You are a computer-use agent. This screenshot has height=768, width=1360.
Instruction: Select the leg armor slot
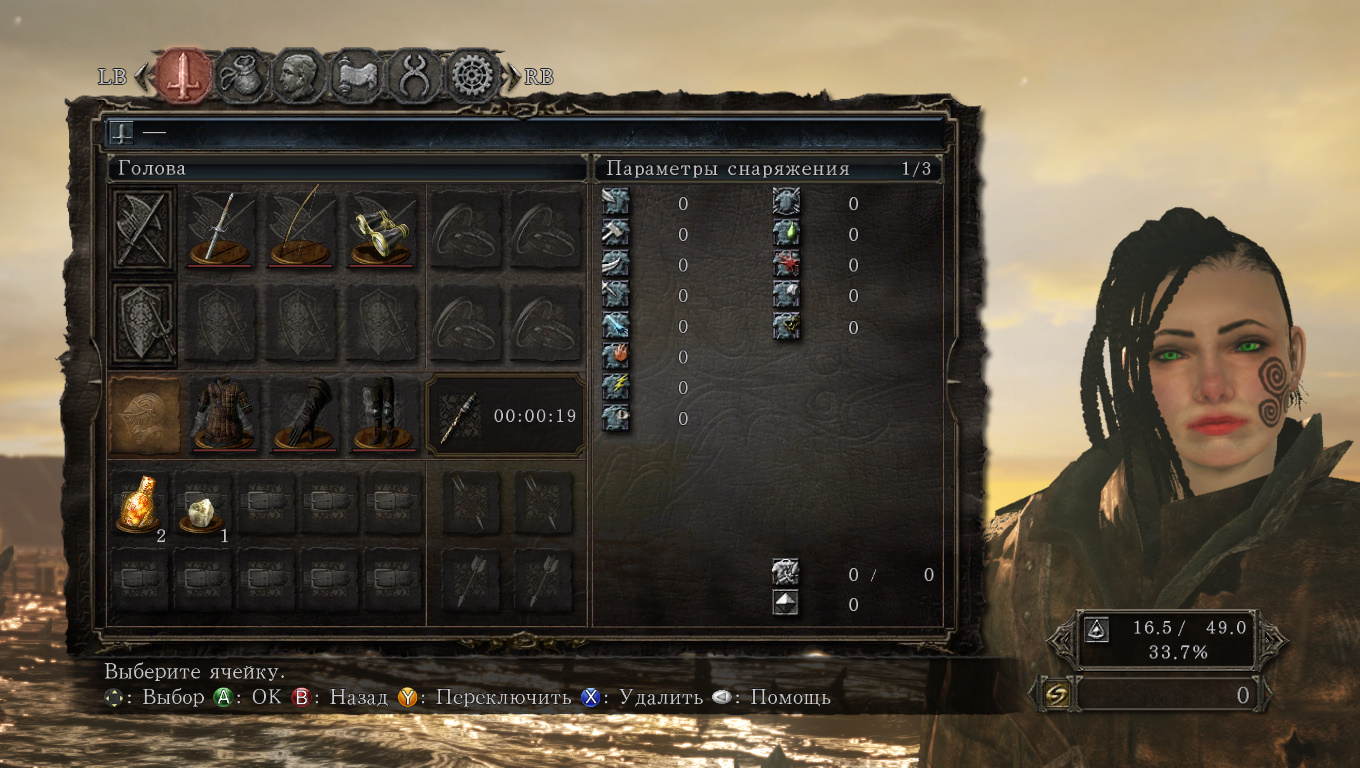point(381,415)
